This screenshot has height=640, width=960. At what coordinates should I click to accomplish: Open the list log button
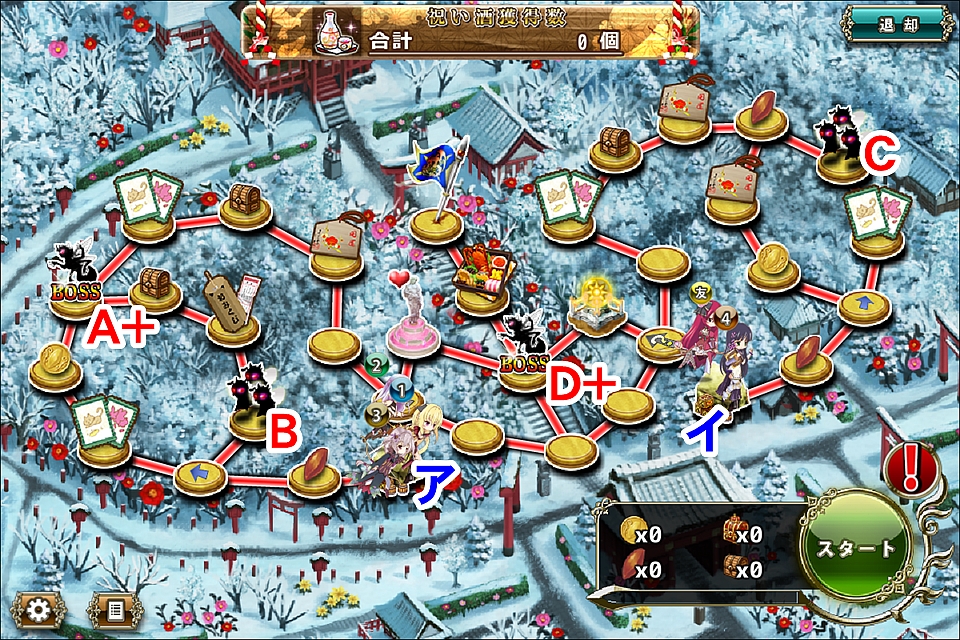[x=112, y=609]
